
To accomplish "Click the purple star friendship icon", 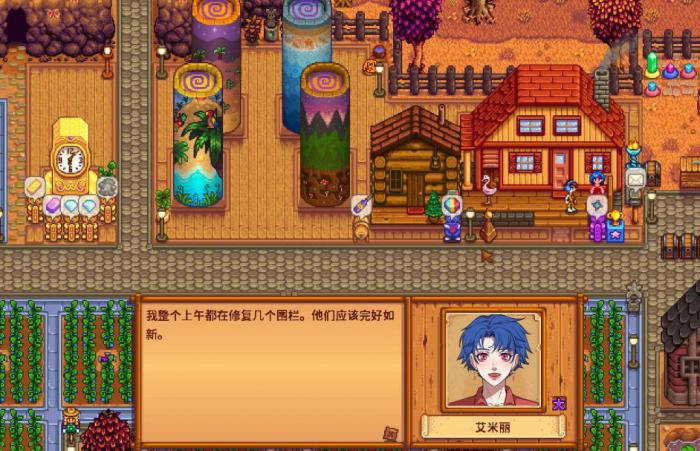I will (559, 403).
